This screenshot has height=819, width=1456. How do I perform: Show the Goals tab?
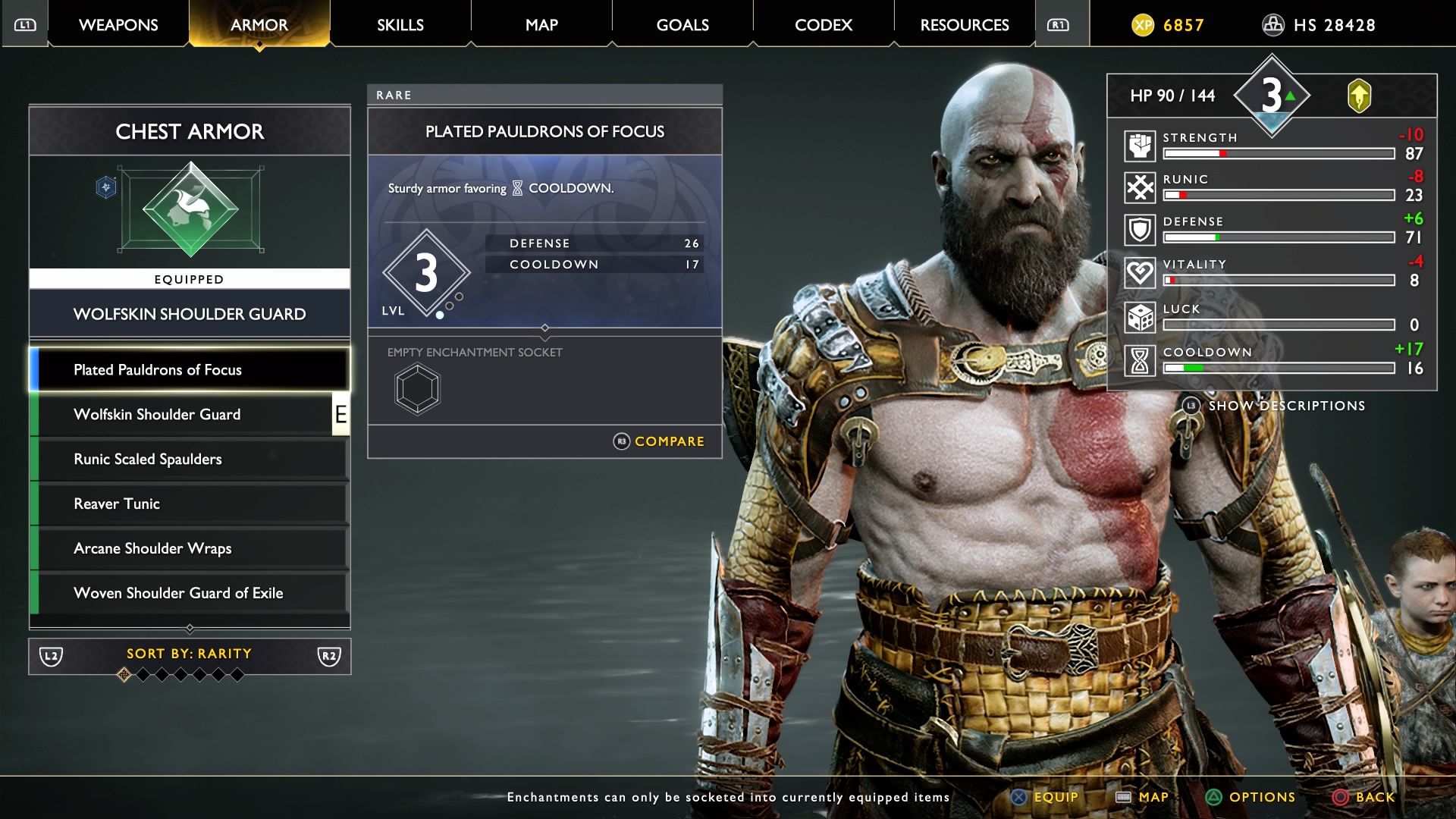[x=682, y=25]
